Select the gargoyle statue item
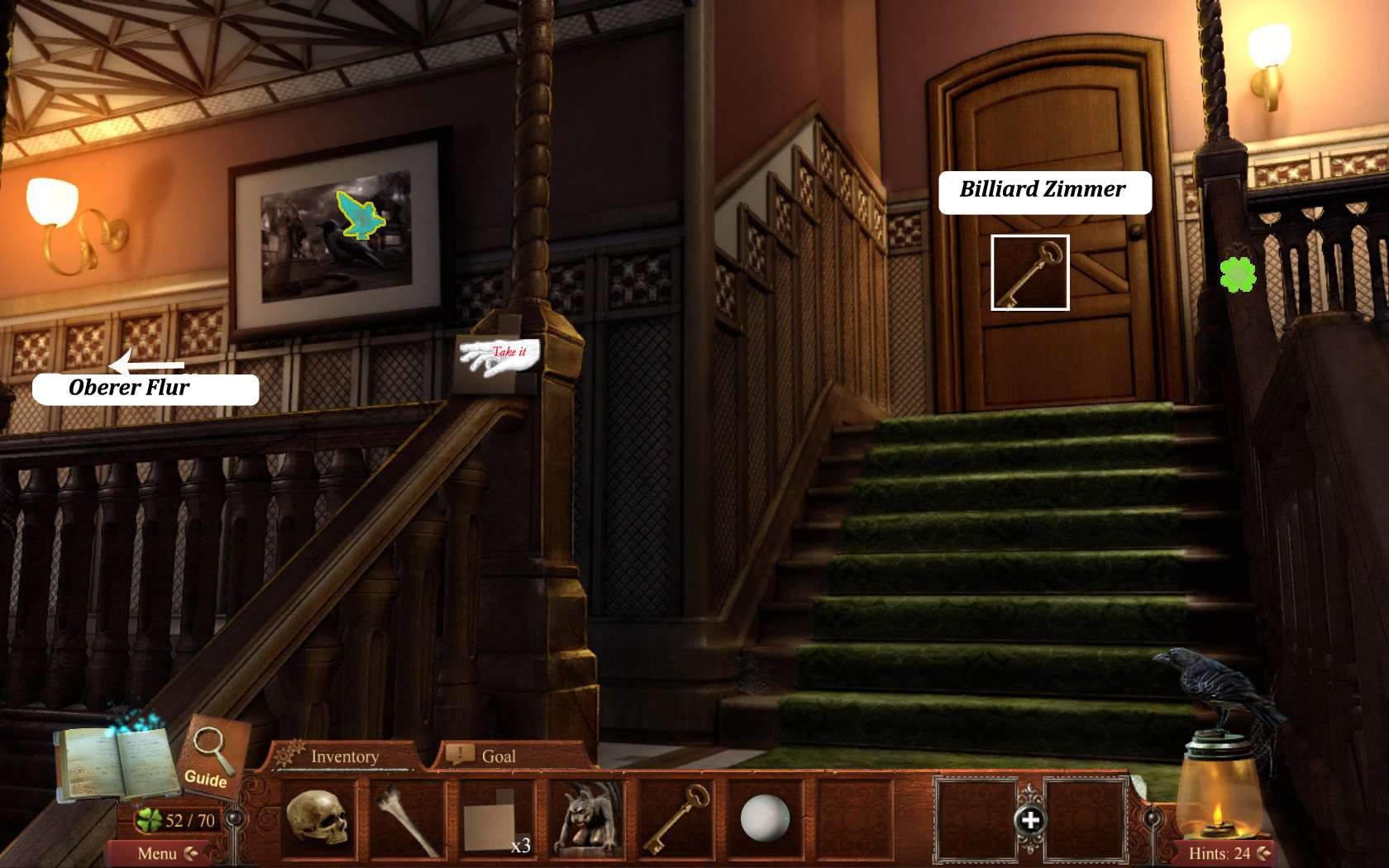The width and height of the screenshot is (1389, 868). [x=586, y=819]
